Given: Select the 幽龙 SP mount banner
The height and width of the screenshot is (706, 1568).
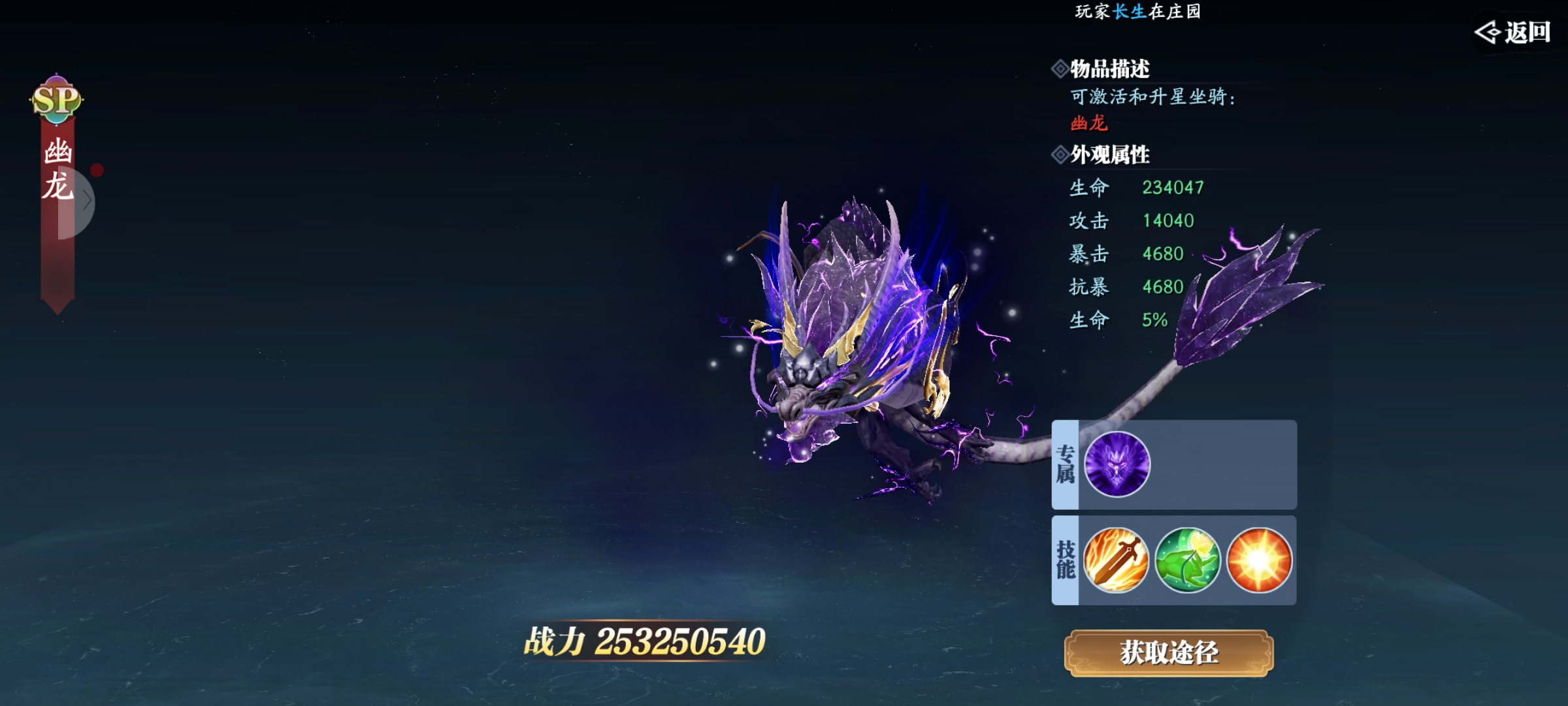Looking at the screenshot, I should coord(57,170).
